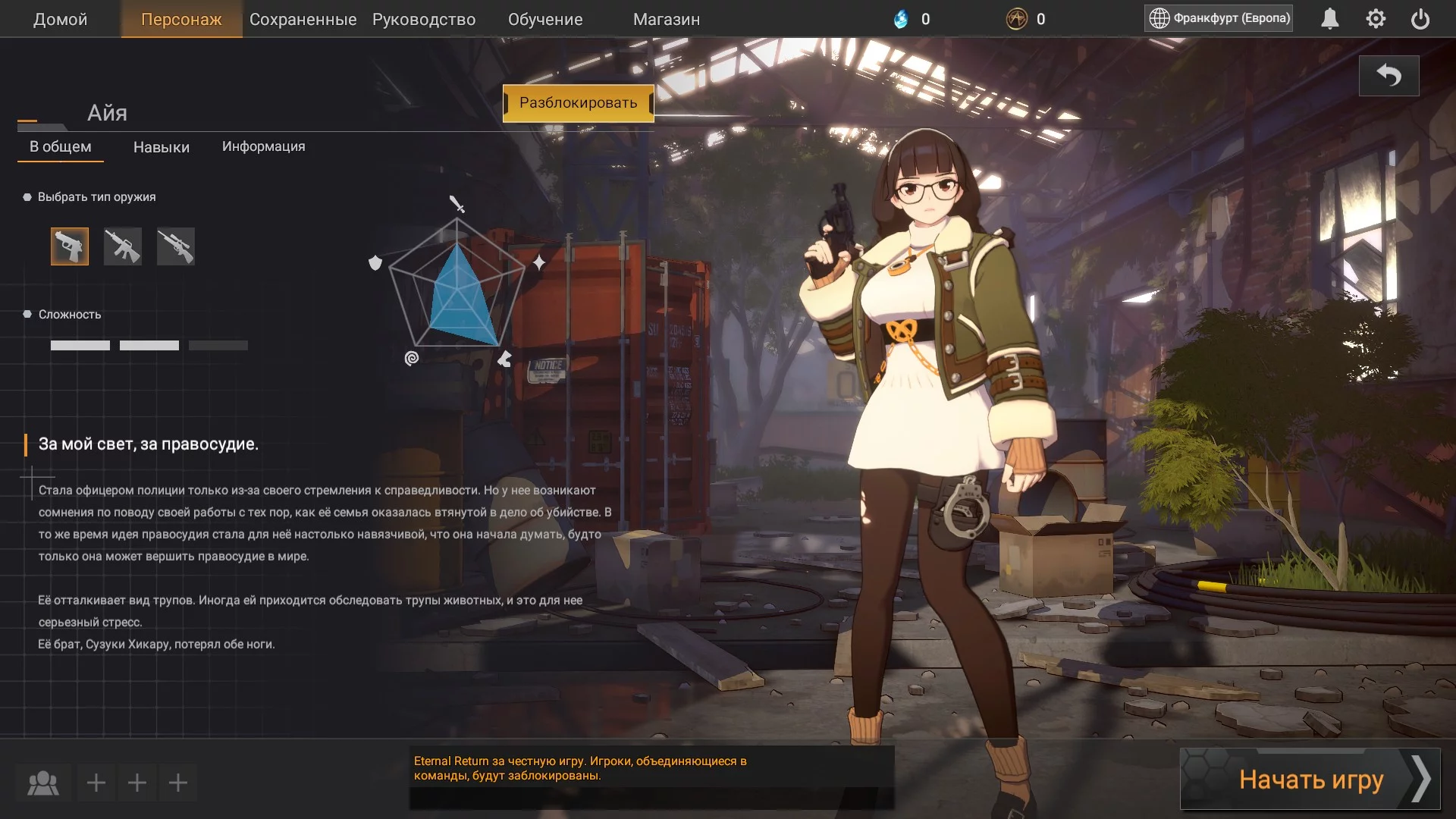Image resolution: width=1456 pixels, height=819 pixels.
Task: Select the Персонаж character tab
Action: [181, 20]
